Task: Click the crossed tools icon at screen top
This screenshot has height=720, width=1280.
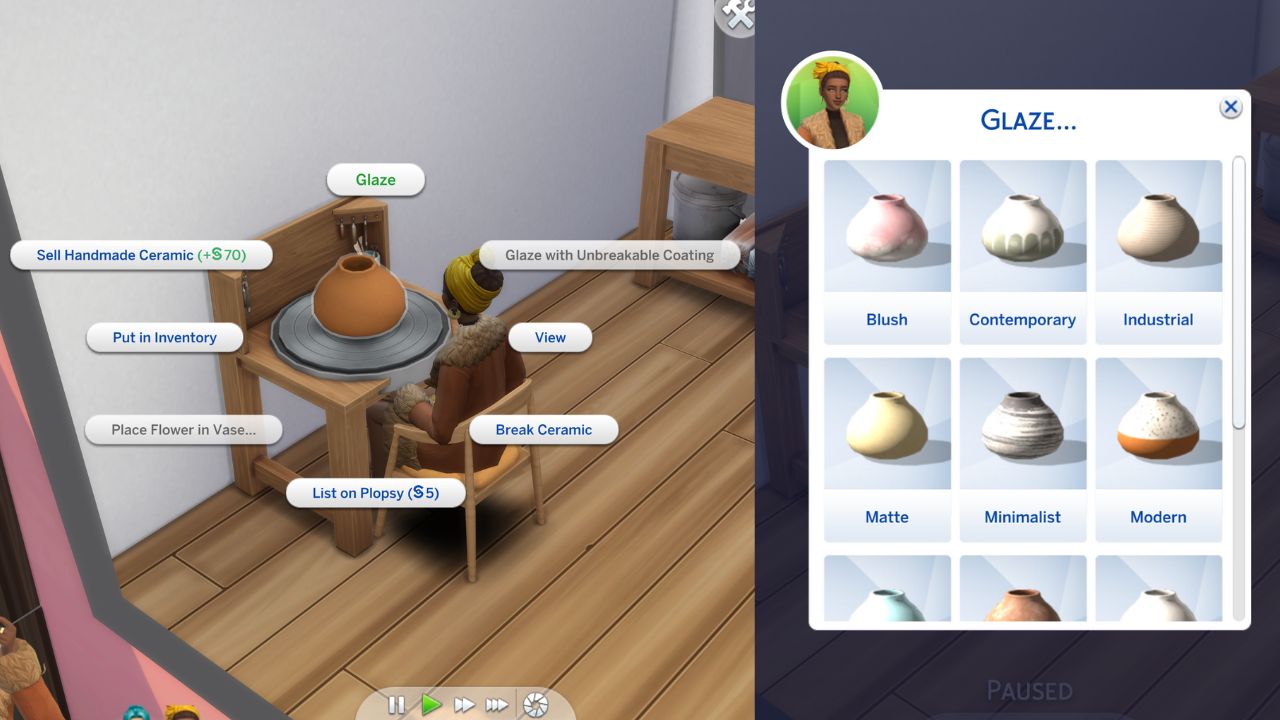Action: click(x=735, y=17)
